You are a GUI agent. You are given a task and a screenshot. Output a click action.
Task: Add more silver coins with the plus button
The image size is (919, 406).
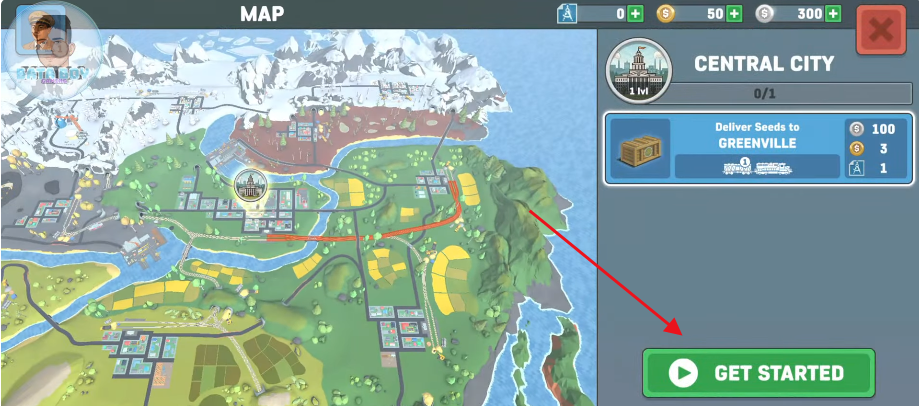(833, 14)
